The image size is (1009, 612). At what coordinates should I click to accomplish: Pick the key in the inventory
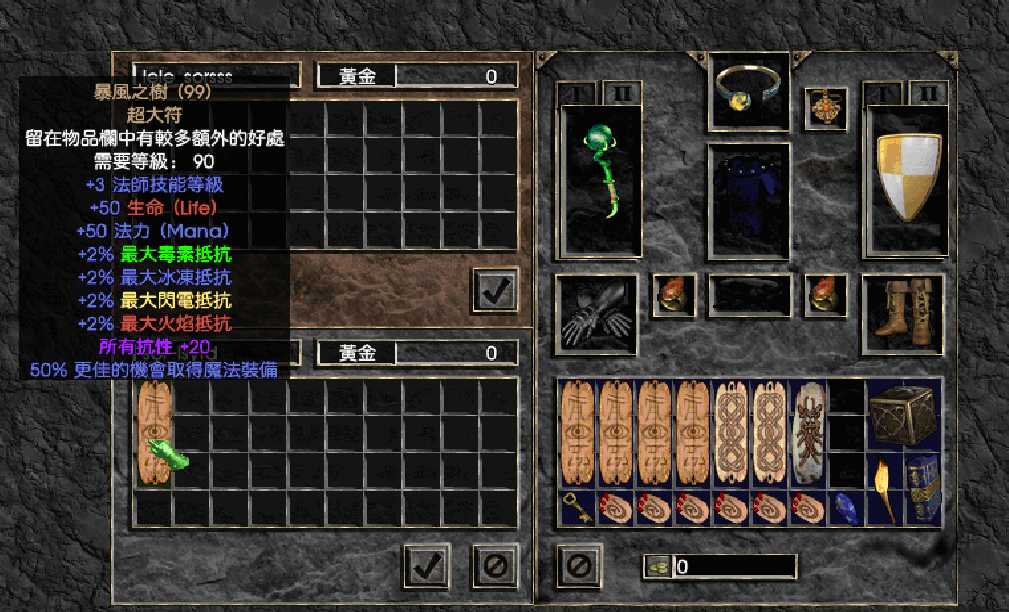point(578,507)
